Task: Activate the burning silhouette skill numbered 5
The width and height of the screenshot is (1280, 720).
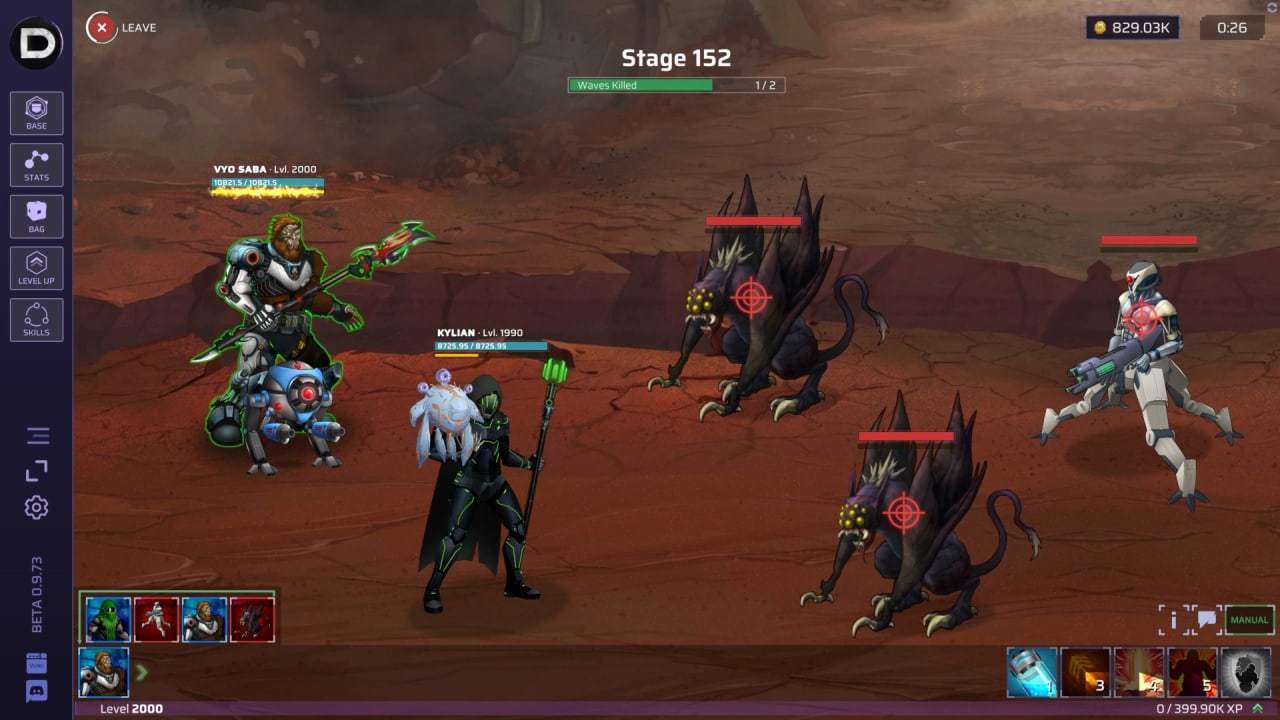Action: tap(1192, 672)
